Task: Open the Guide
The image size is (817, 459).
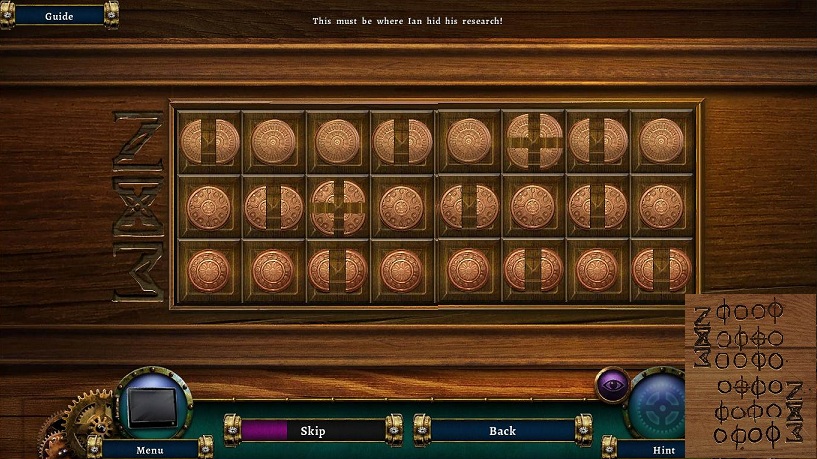Action: pyautogui.click(x=59, y=15)
